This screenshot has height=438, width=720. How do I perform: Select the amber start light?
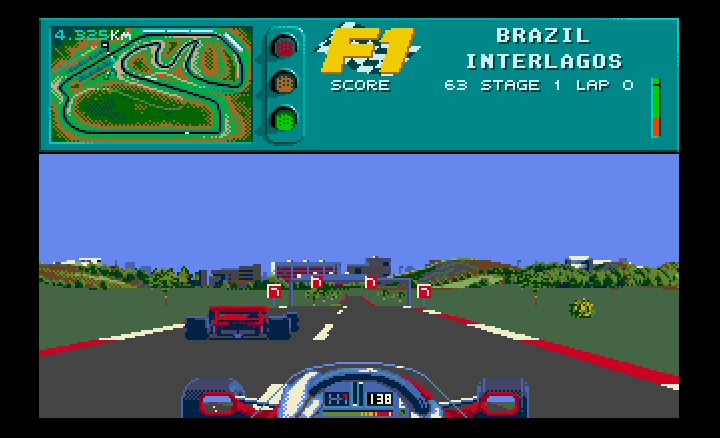286,83
